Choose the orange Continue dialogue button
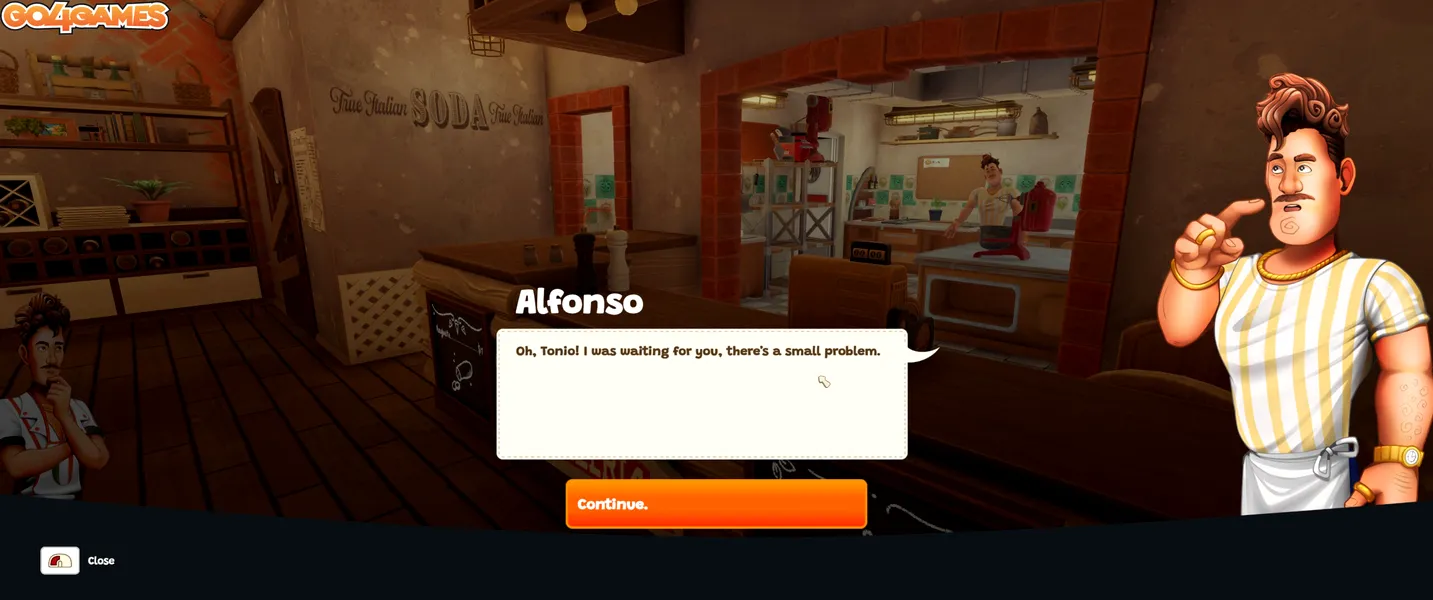The image size is (1433, 600). click(x=716, y=504)
